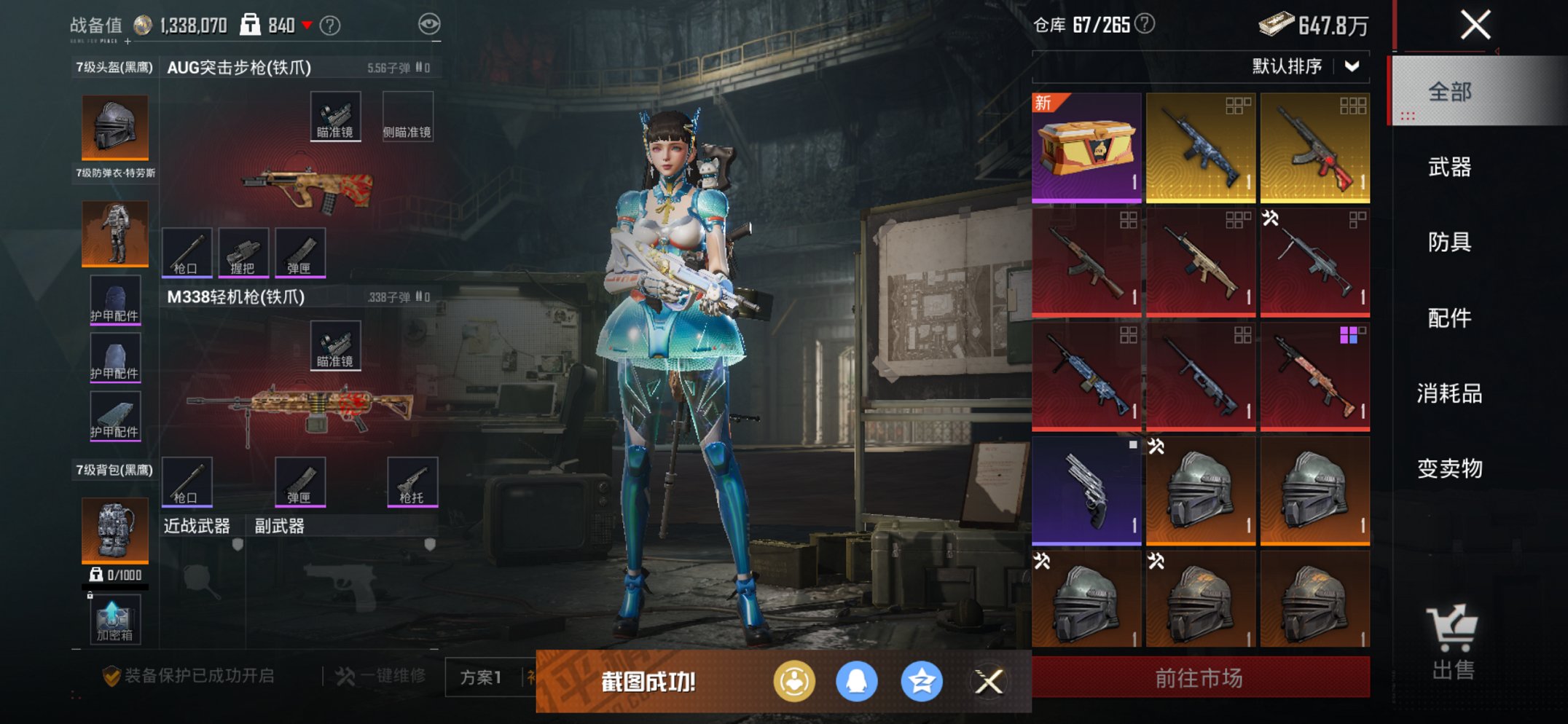Select loadout 方案1
1568x724 pixels.
tap(481, 677)
